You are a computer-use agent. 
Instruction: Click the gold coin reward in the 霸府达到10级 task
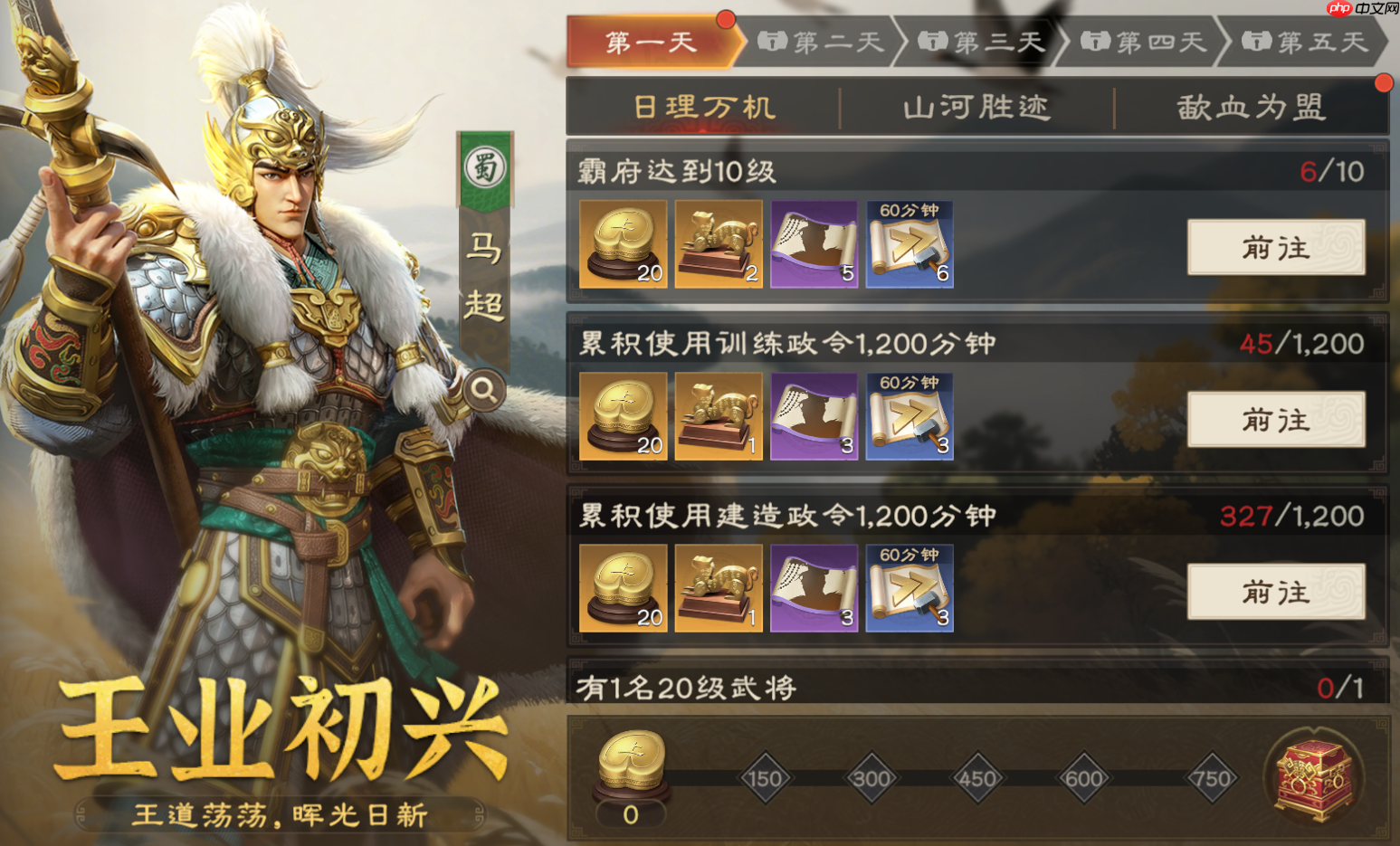[x=622, y=242]
